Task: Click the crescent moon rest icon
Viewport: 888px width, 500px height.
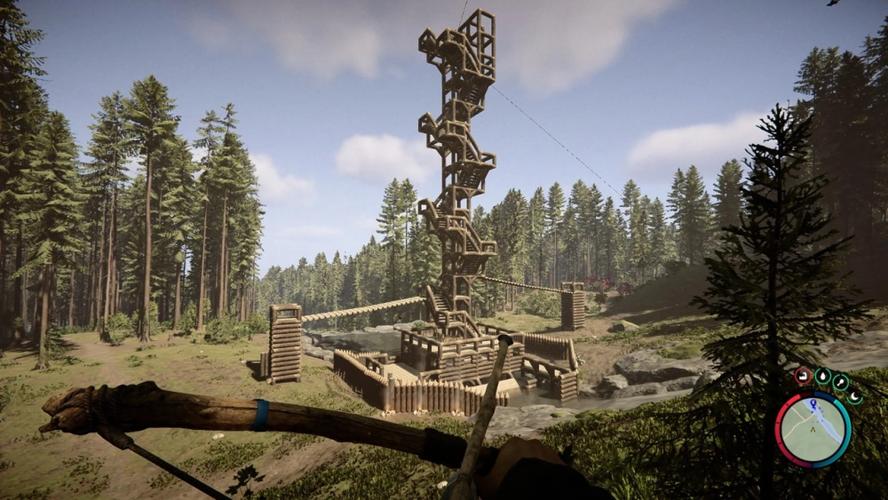Action: [x=854, y=396]
